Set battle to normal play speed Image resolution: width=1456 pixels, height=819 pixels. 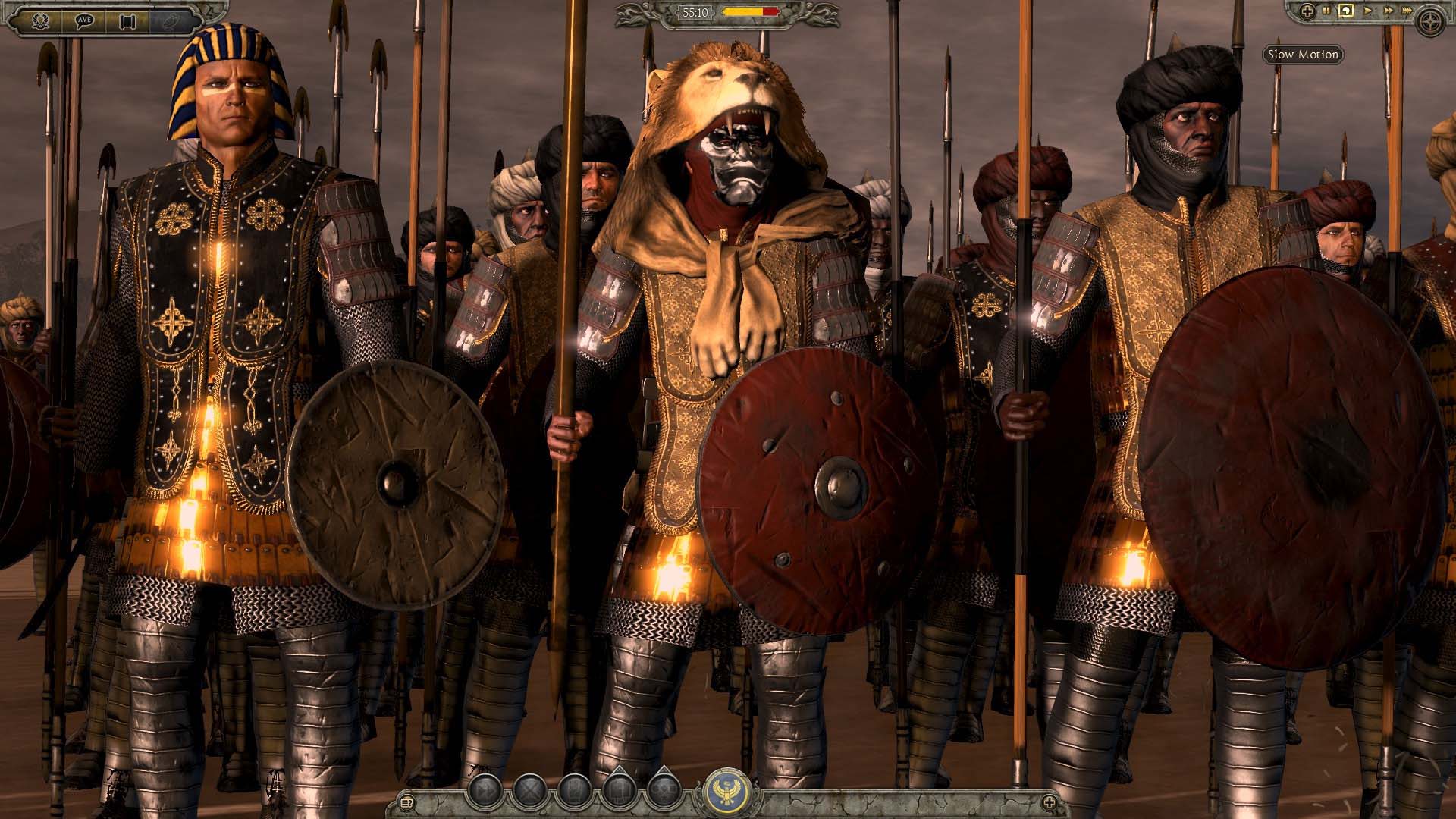tap(1368, 11)
